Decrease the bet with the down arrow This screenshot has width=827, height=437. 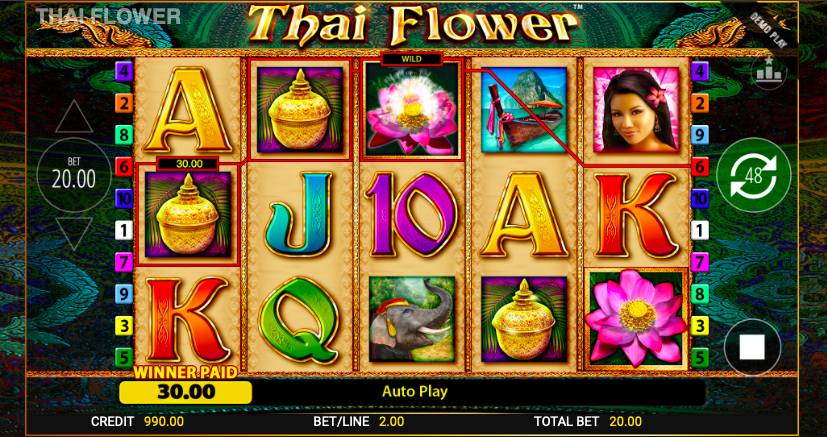[73, 232]
